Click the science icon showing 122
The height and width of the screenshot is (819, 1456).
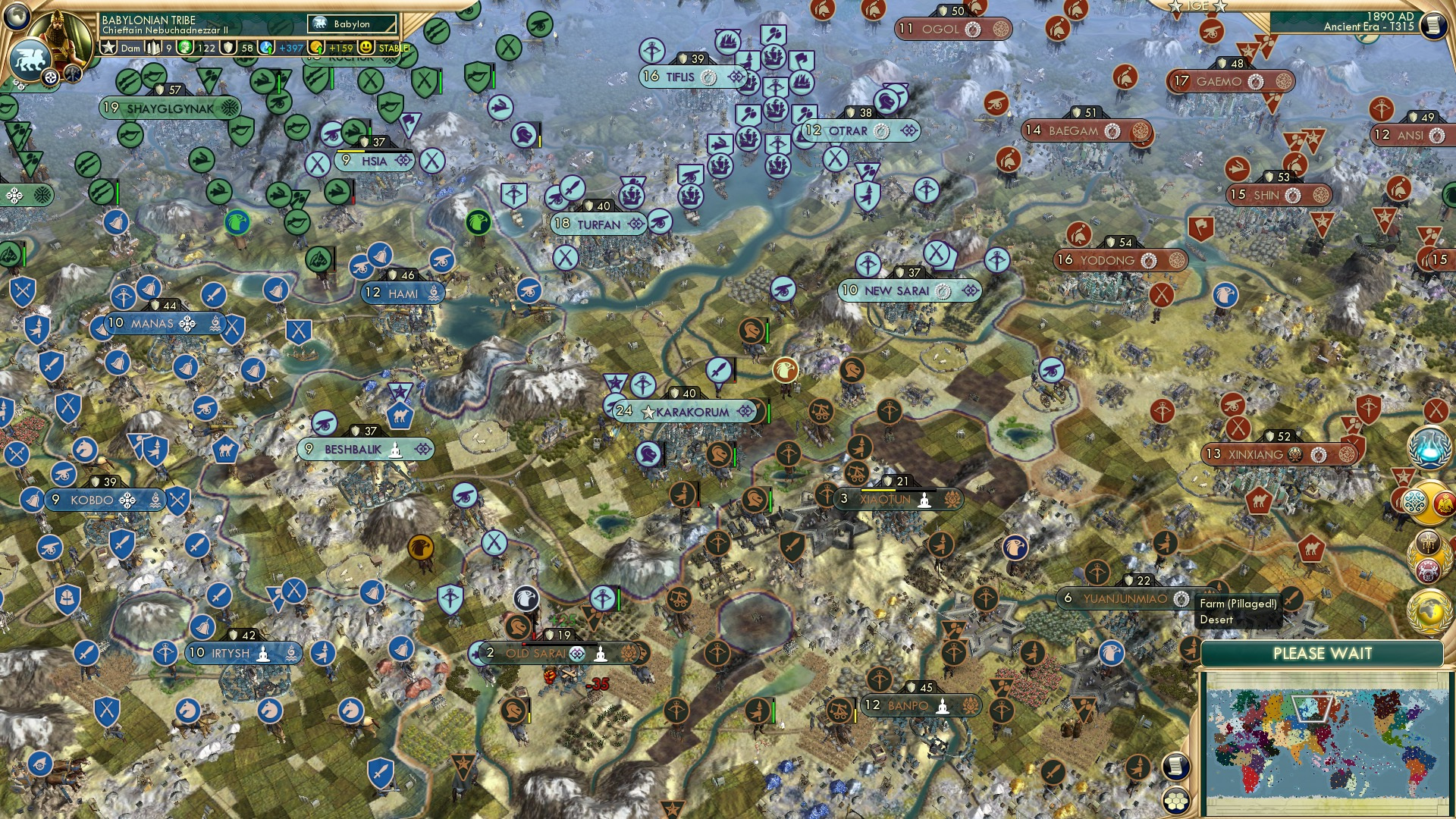[186, 47]
